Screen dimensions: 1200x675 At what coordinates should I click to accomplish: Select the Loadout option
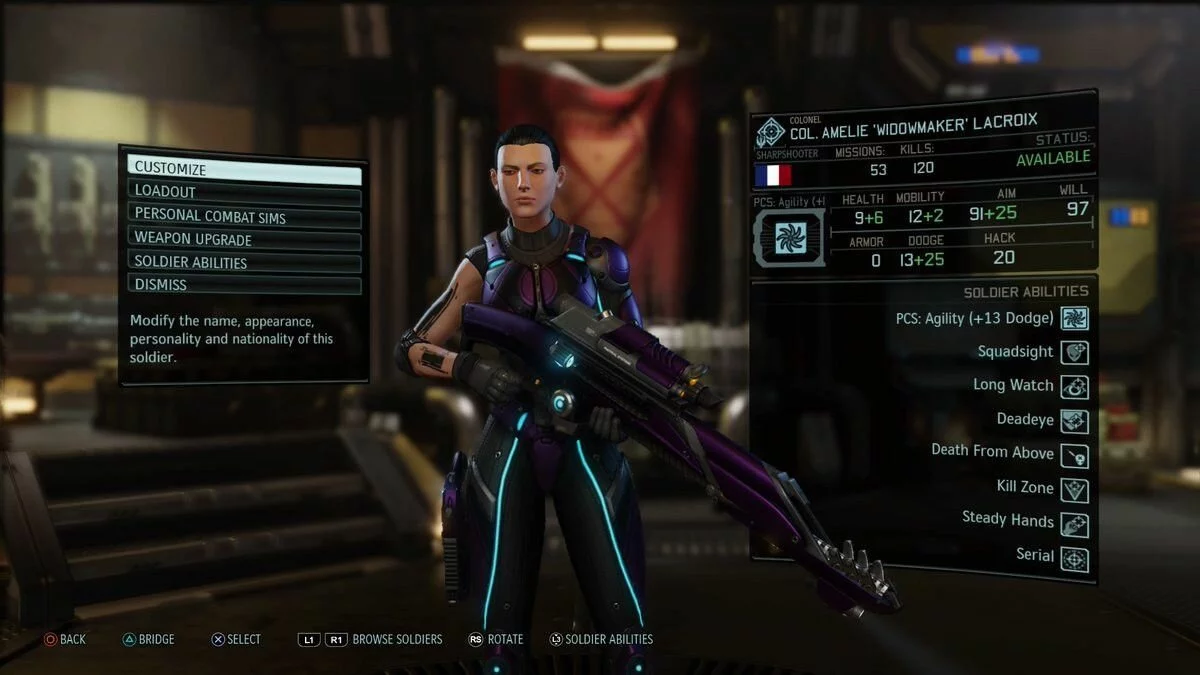(x=244, y=191)
